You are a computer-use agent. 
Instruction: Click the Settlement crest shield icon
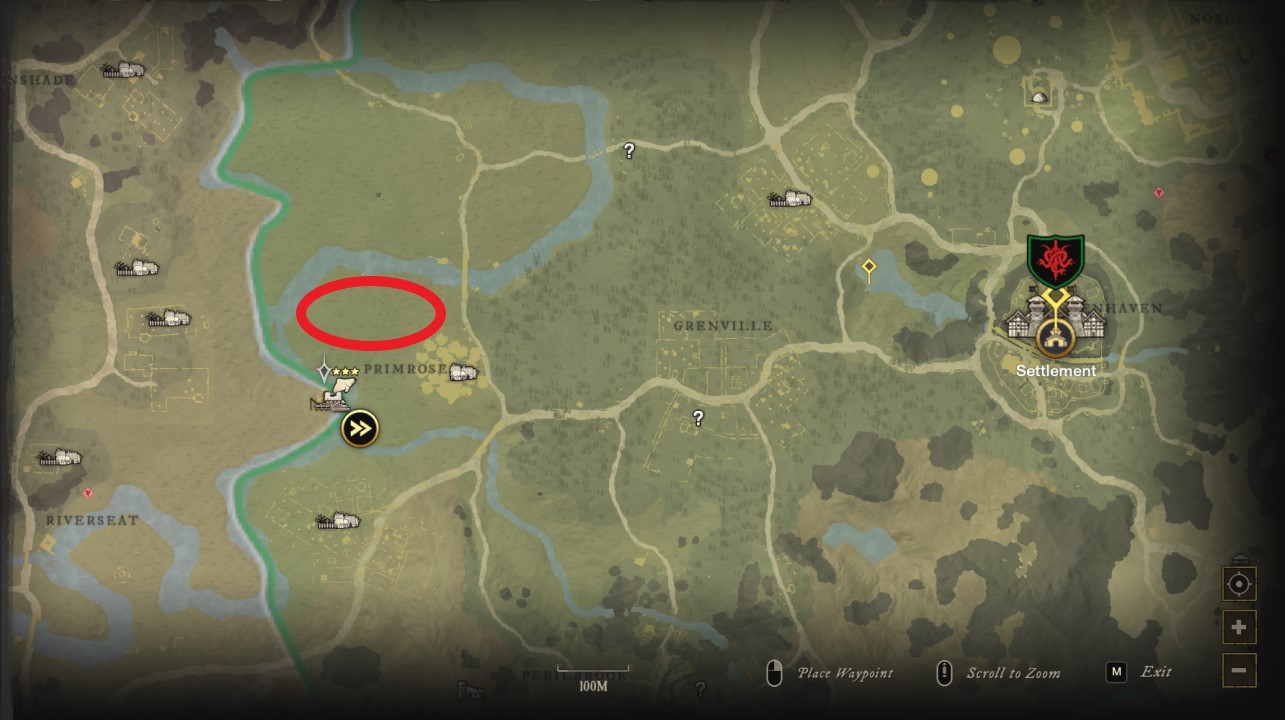click(x=1055, y=258)
